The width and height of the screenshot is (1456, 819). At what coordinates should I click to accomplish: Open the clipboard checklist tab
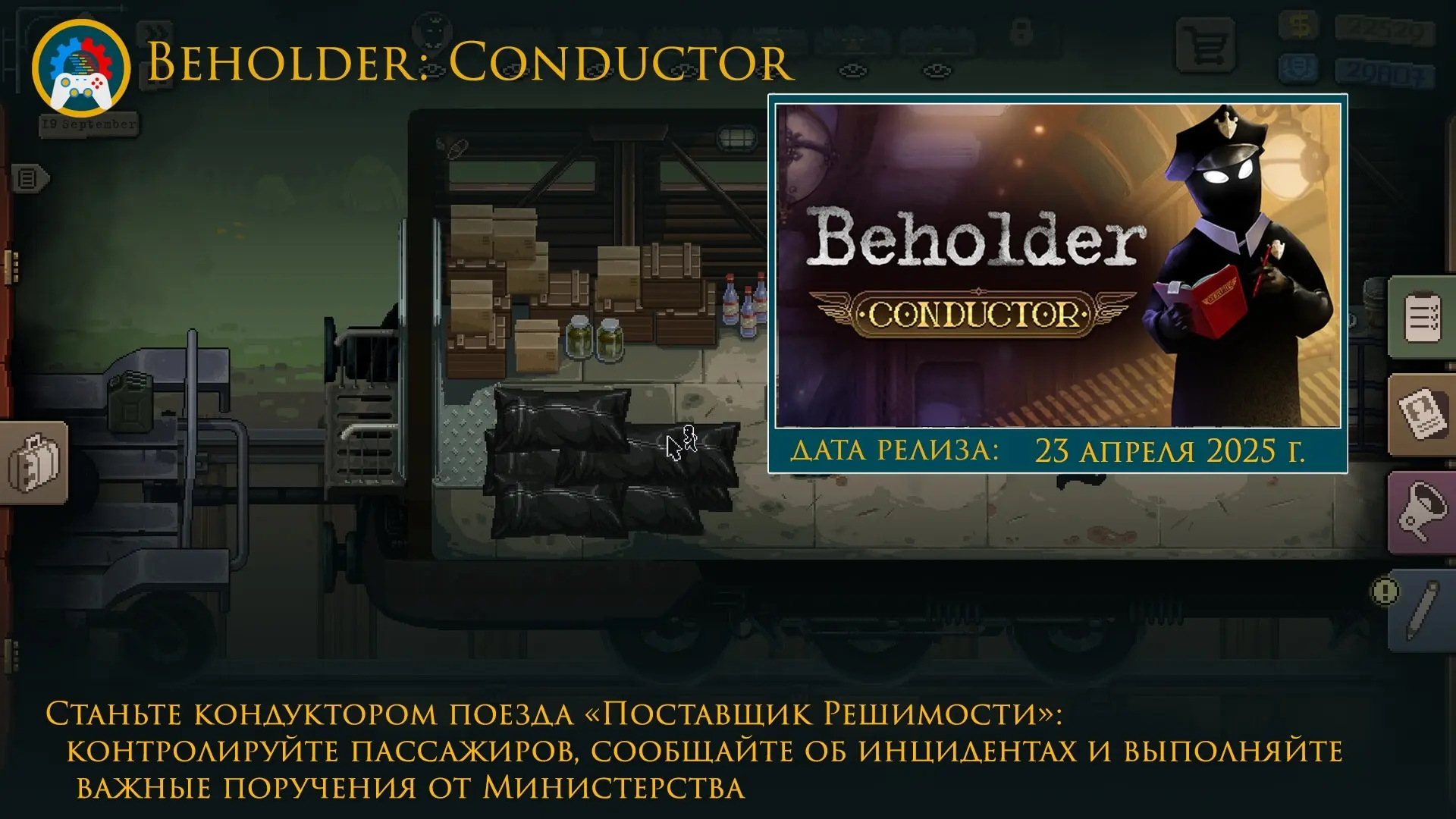coord(1422,317)
